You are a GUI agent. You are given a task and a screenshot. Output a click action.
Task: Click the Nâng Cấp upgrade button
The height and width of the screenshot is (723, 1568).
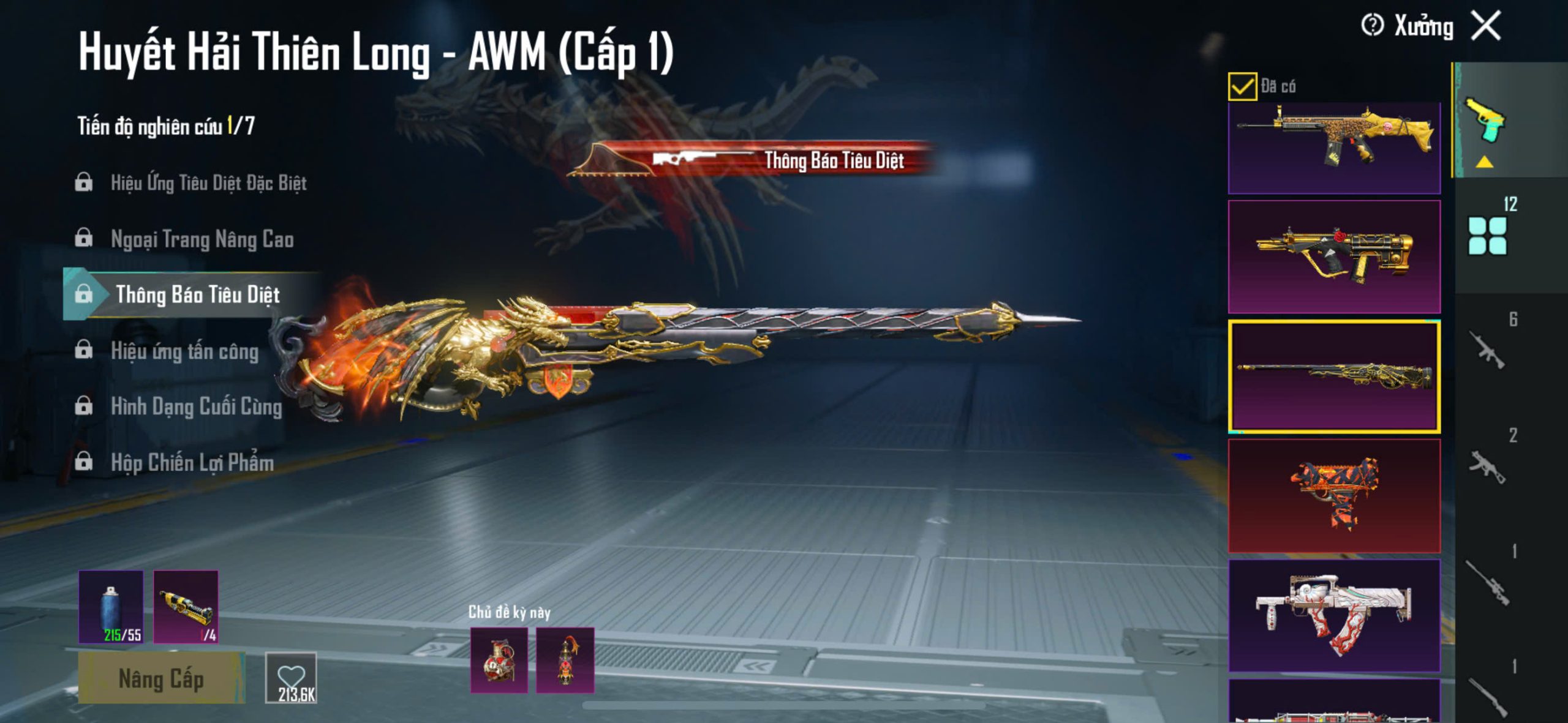(161, 678)
